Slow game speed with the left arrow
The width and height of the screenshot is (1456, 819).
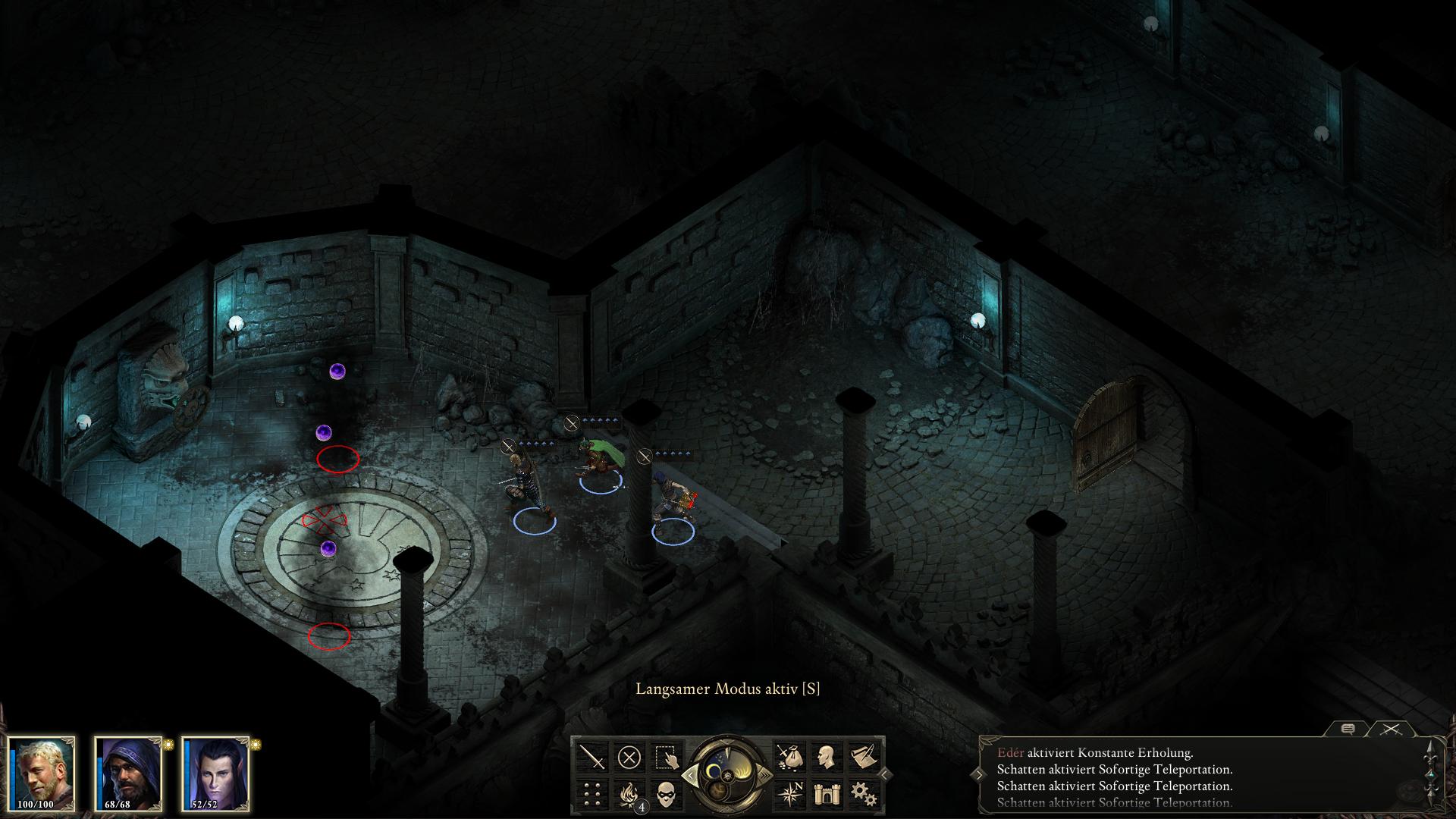(690, 775)
